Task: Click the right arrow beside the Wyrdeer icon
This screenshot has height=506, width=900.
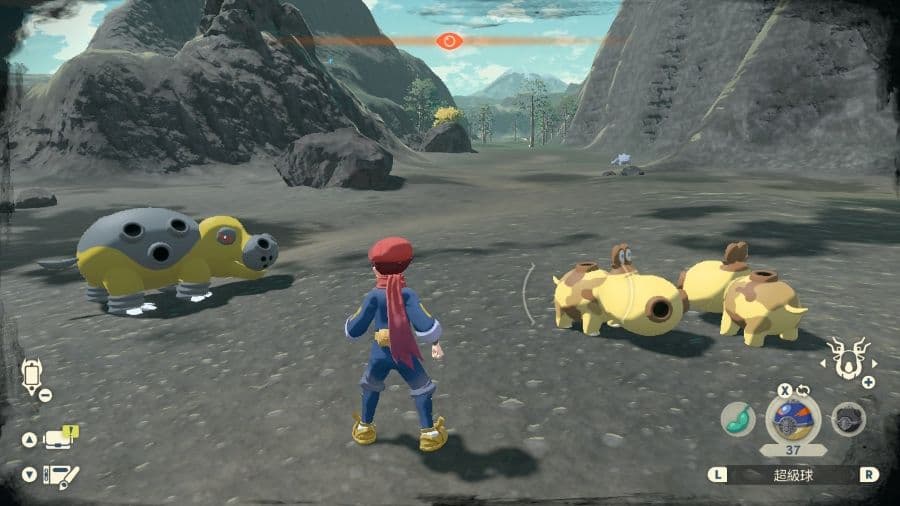Action: (x=874, y=364)
